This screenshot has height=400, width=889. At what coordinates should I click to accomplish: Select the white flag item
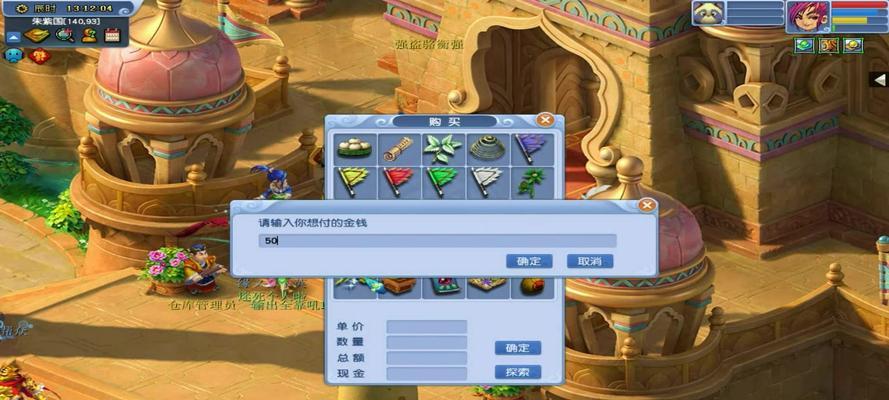486,180
